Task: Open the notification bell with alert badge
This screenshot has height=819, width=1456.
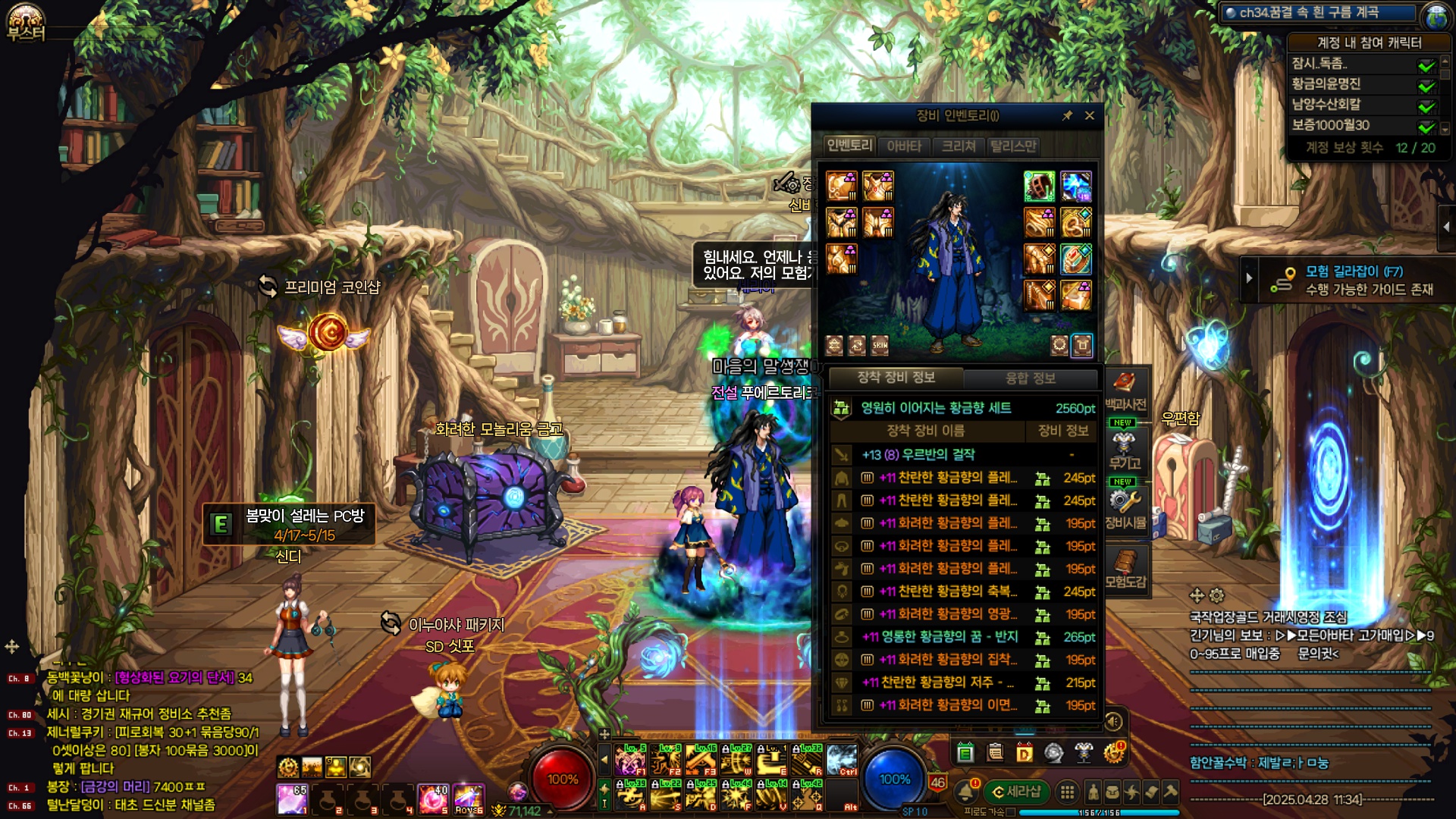Action: click(965, 792)
